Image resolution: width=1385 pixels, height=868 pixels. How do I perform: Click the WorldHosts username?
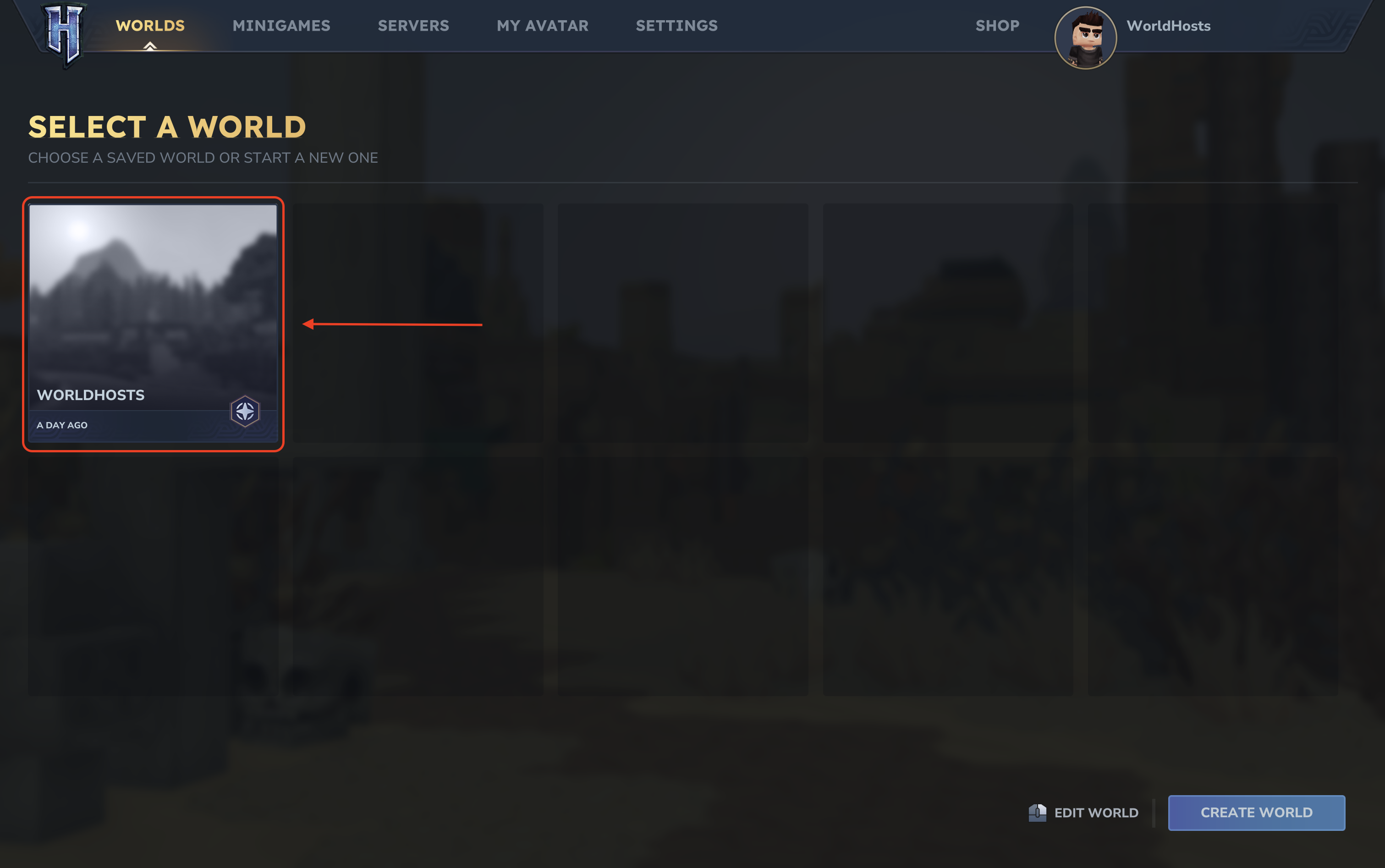(x=1168, y=26)
